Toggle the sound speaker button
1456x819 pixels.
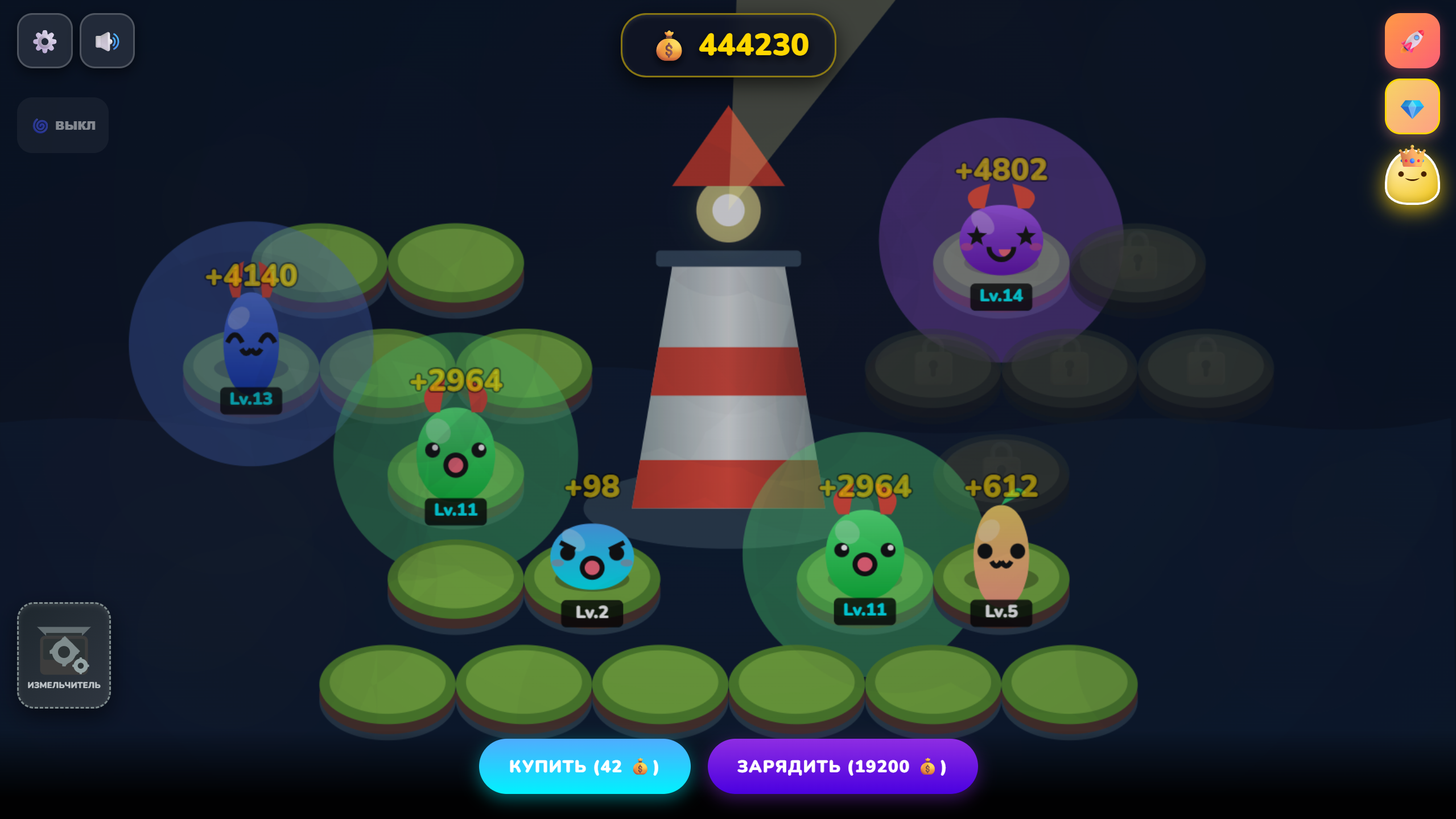coord(107,41)
